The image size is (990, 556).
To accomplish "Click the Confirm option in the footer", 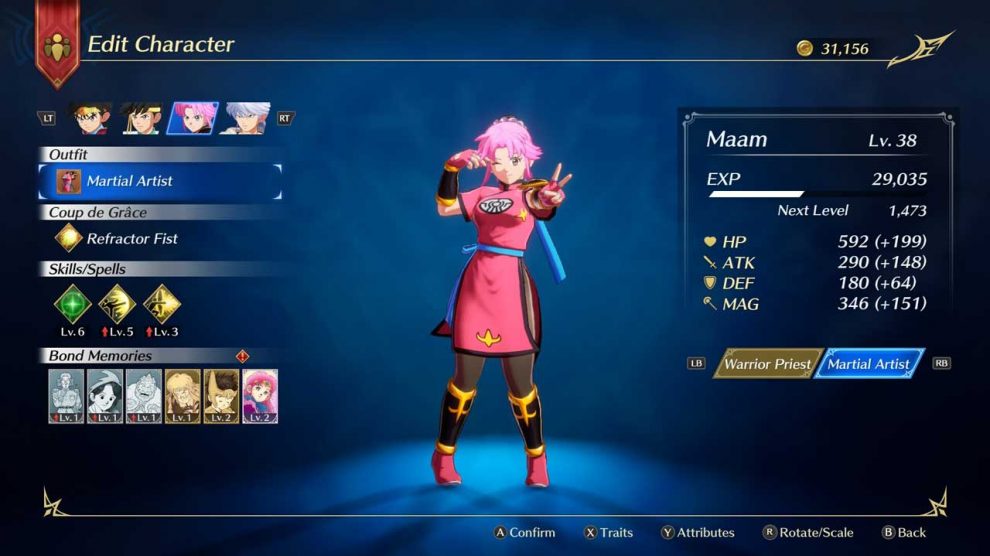I will coord(524,533).
